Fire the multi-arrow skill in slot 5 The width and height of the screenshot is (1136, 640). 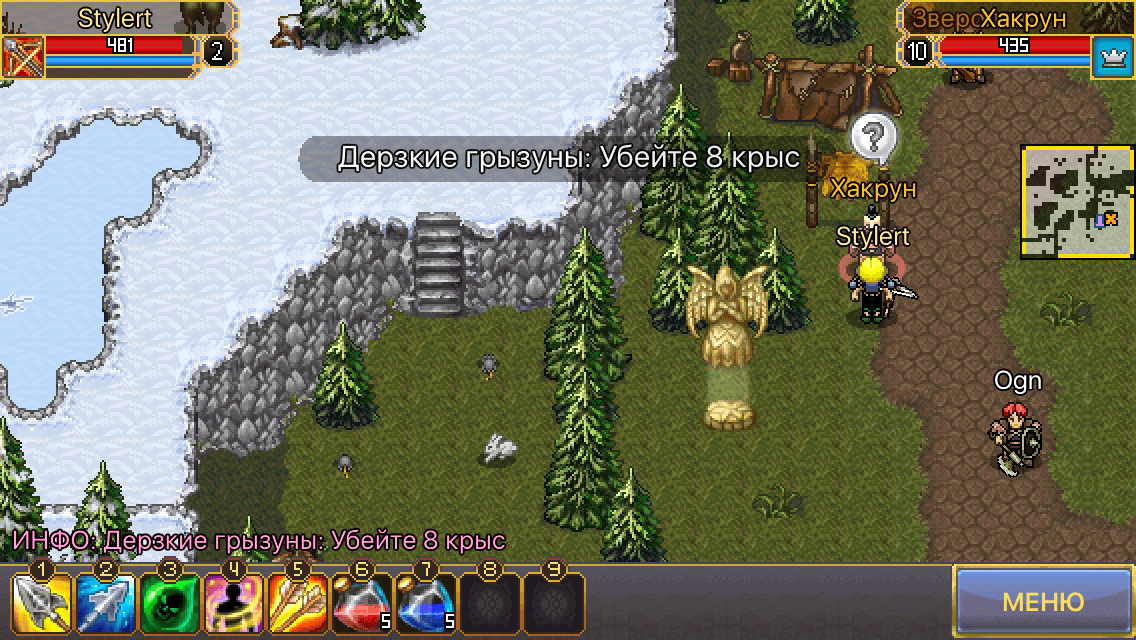click(297, 604)
